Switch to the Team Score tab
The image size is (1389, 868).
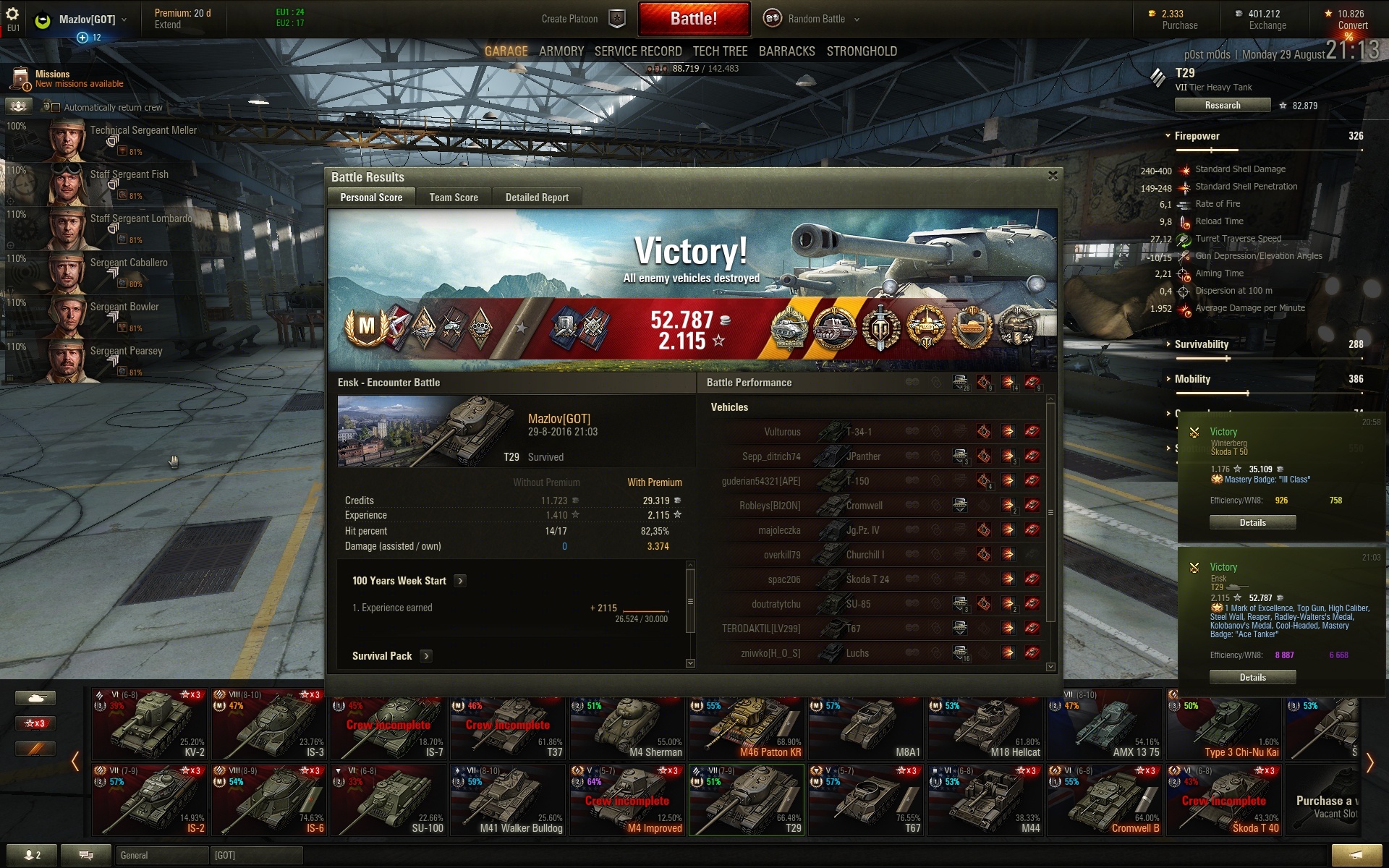pyautogui.click(x=454, y=197)
